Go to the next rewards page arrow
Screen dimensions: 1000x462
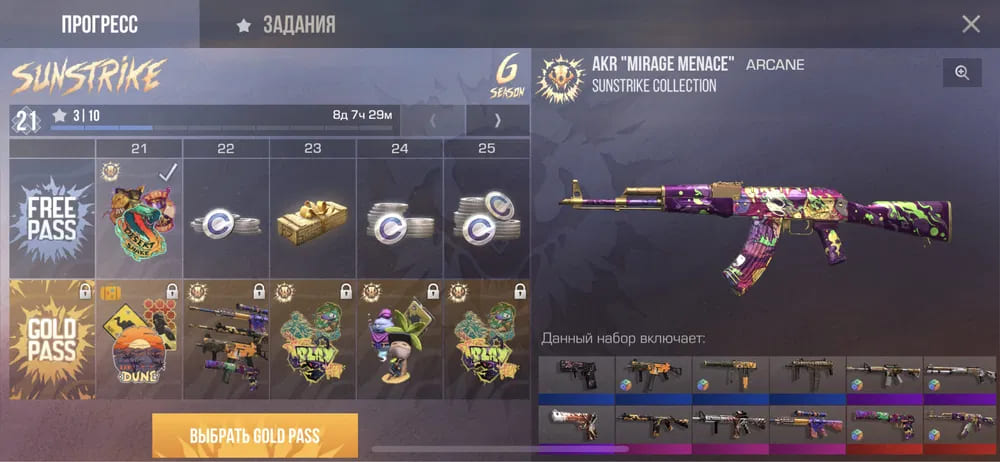[497, 121]
